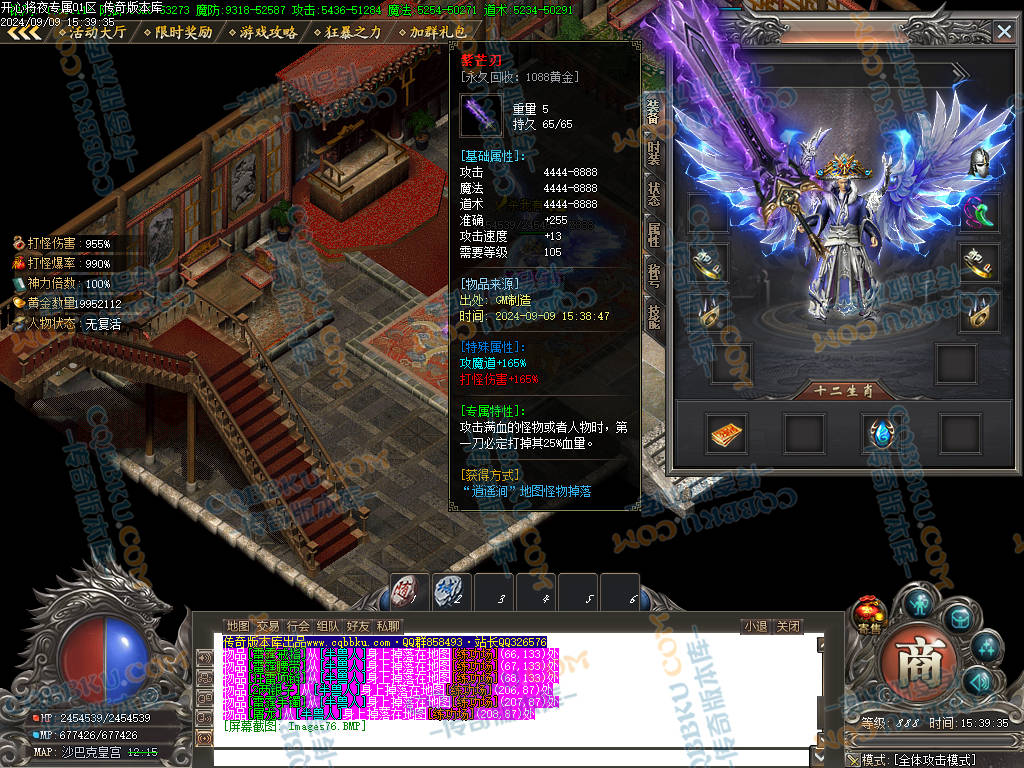Select the green and pink necklace slot
Viewport: 1024px width, 768px height.
tap(979, 211)
